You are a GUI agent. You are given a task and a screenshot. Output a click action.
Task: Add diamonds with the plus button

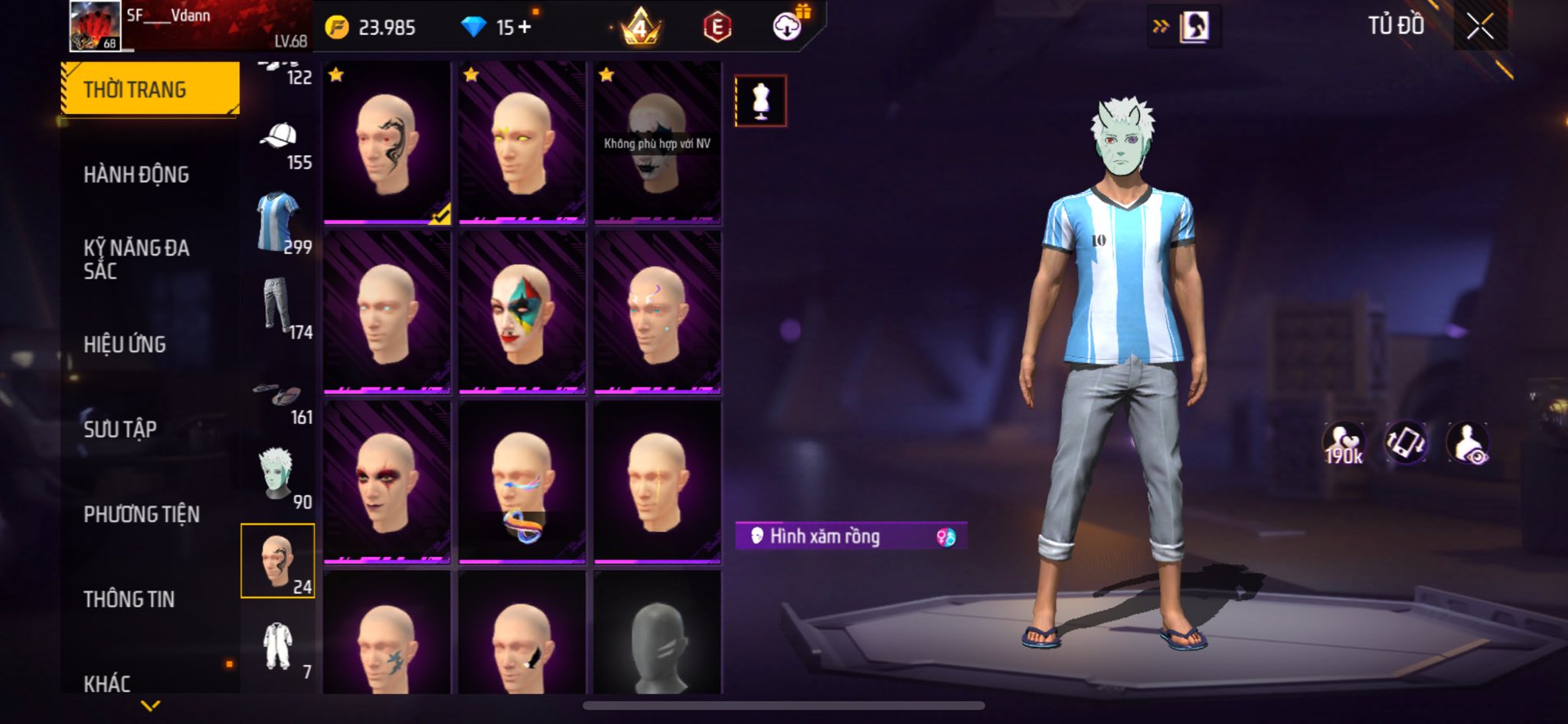point(524,28)
